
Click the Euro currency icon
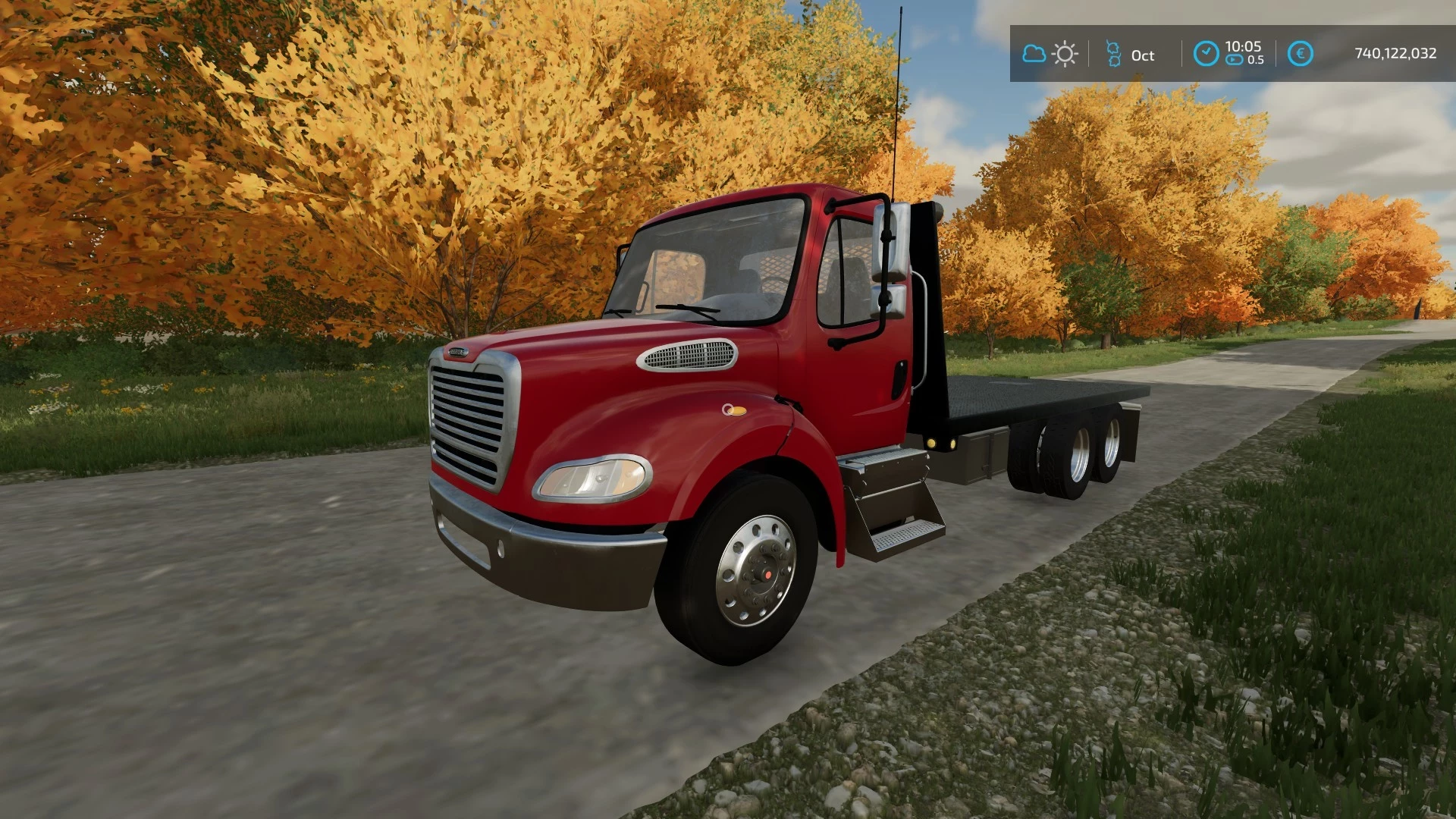point(1301,53)
